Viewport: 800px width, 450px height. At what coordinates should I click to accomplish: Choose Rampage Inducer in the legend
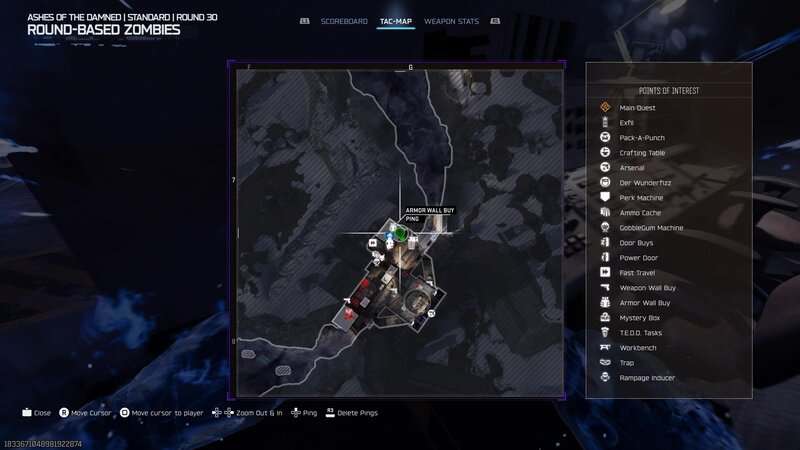(647, 377)
